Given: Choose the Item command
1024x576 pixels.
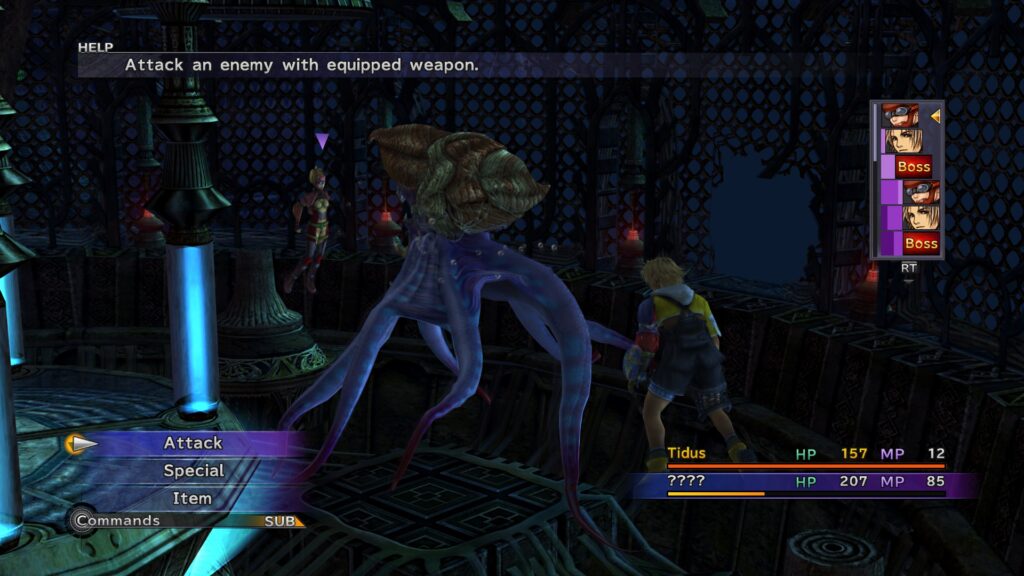Looking at the screenshot, I should [192, 497].
